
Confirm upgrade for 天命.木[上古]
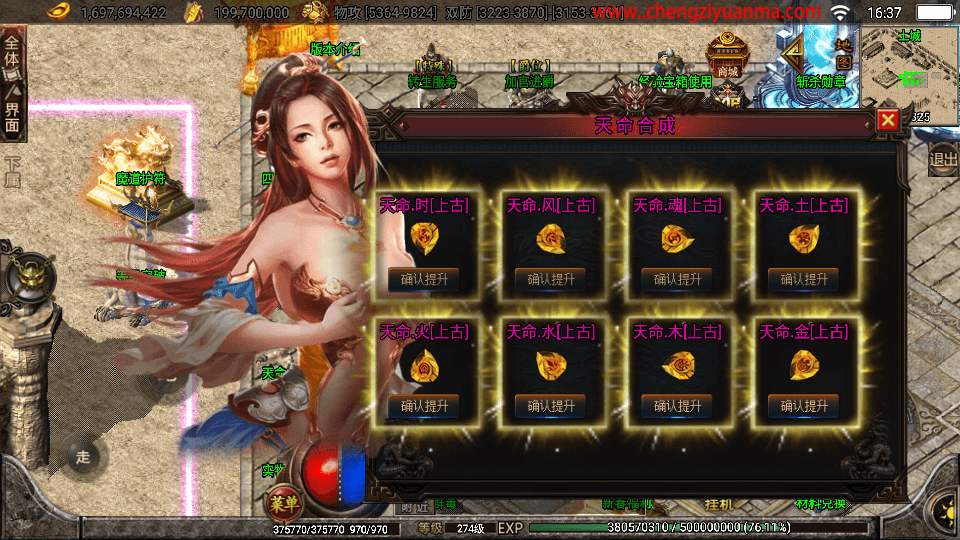coord(677,405)
